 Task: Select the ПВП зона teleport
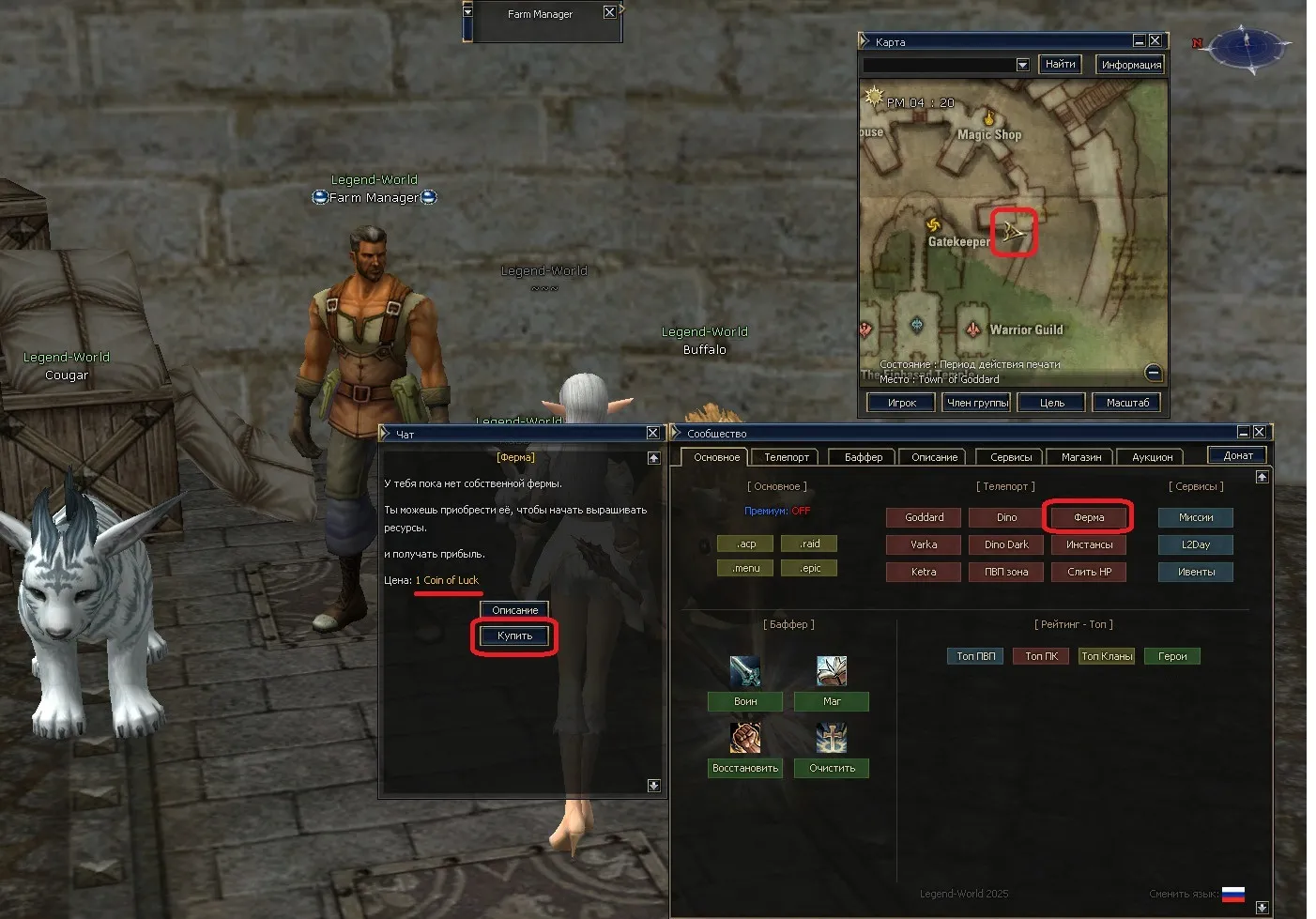tap(1006, 572)
